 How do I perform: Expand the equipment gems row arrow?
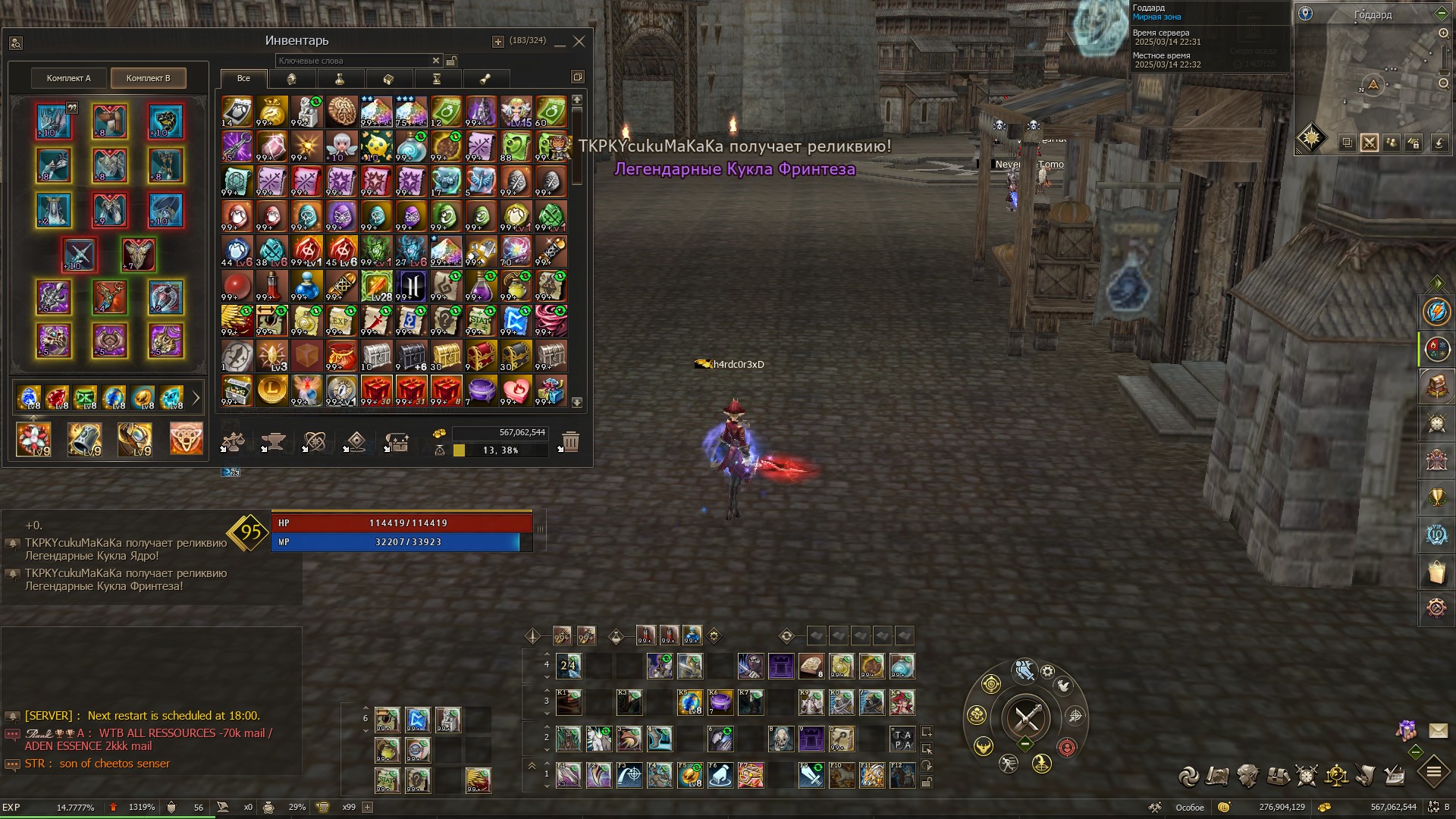pyautogui.click(x=196, y=397)
